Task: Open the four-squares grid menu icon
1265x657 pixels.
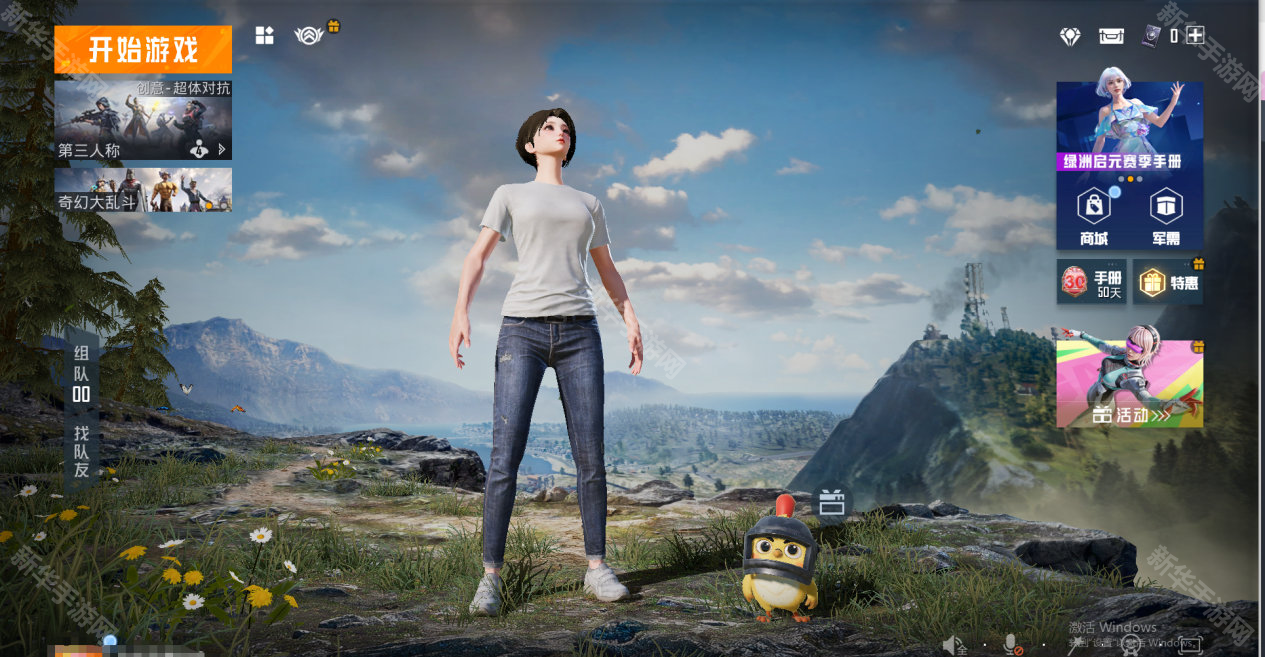Action: click(264, 36)
